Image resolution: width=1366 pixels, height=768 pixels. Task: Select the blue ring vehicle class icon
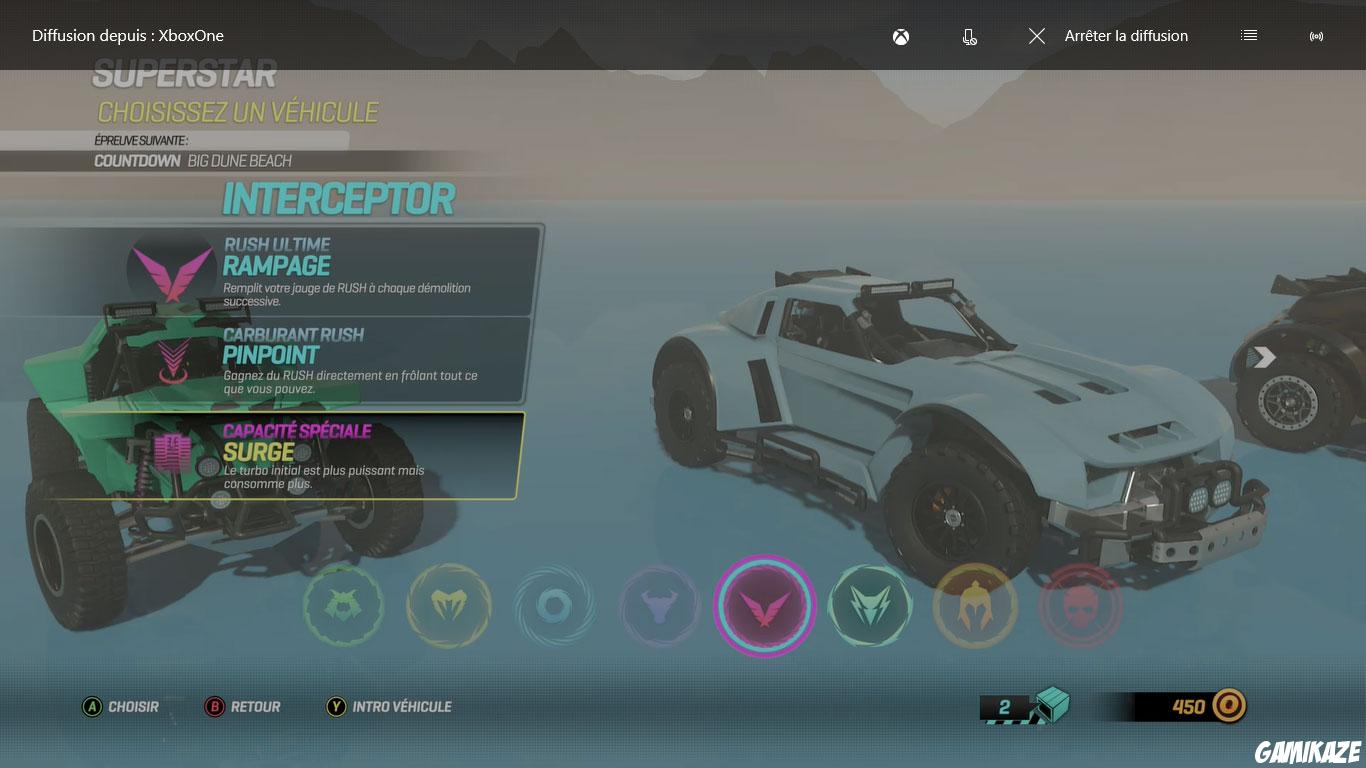[x=554, y=605]
